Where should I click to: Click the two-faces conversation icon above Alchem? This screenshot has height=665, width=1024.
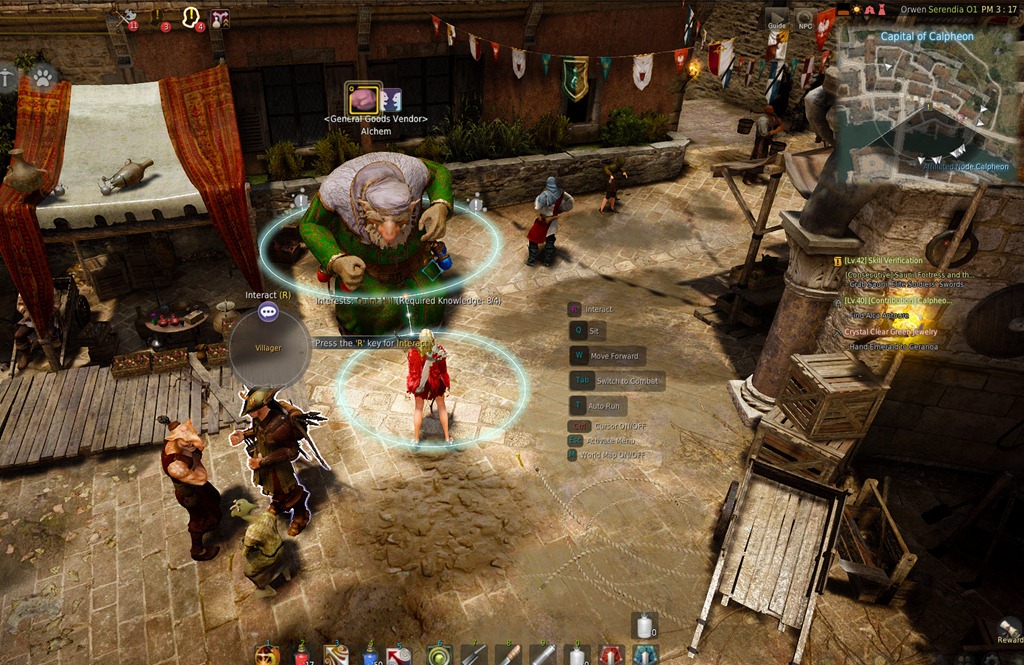(391, 99)
